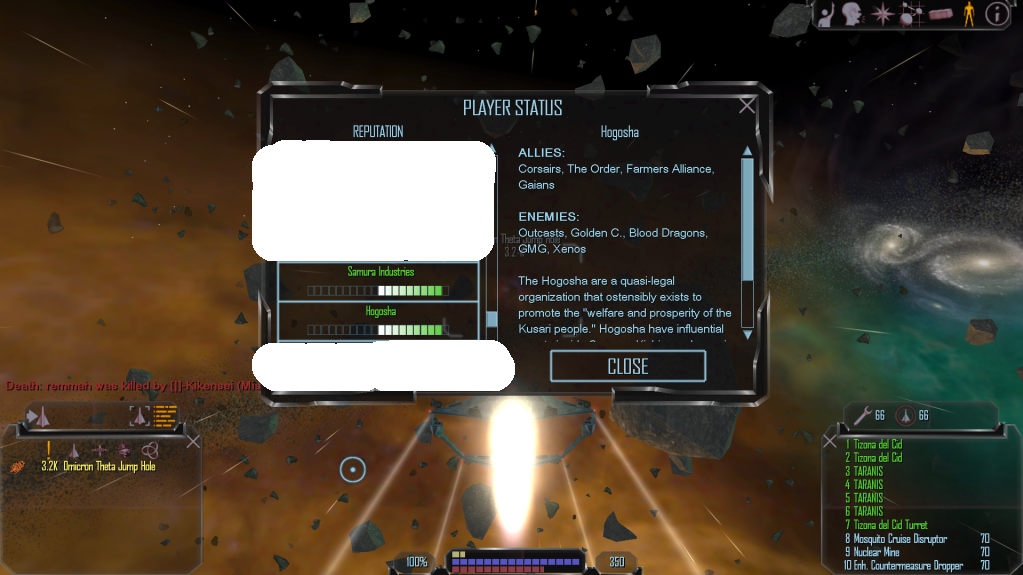Toggle Tizona del Cid Turret weapon
The image size is (1023, 575).
(890, 525)
